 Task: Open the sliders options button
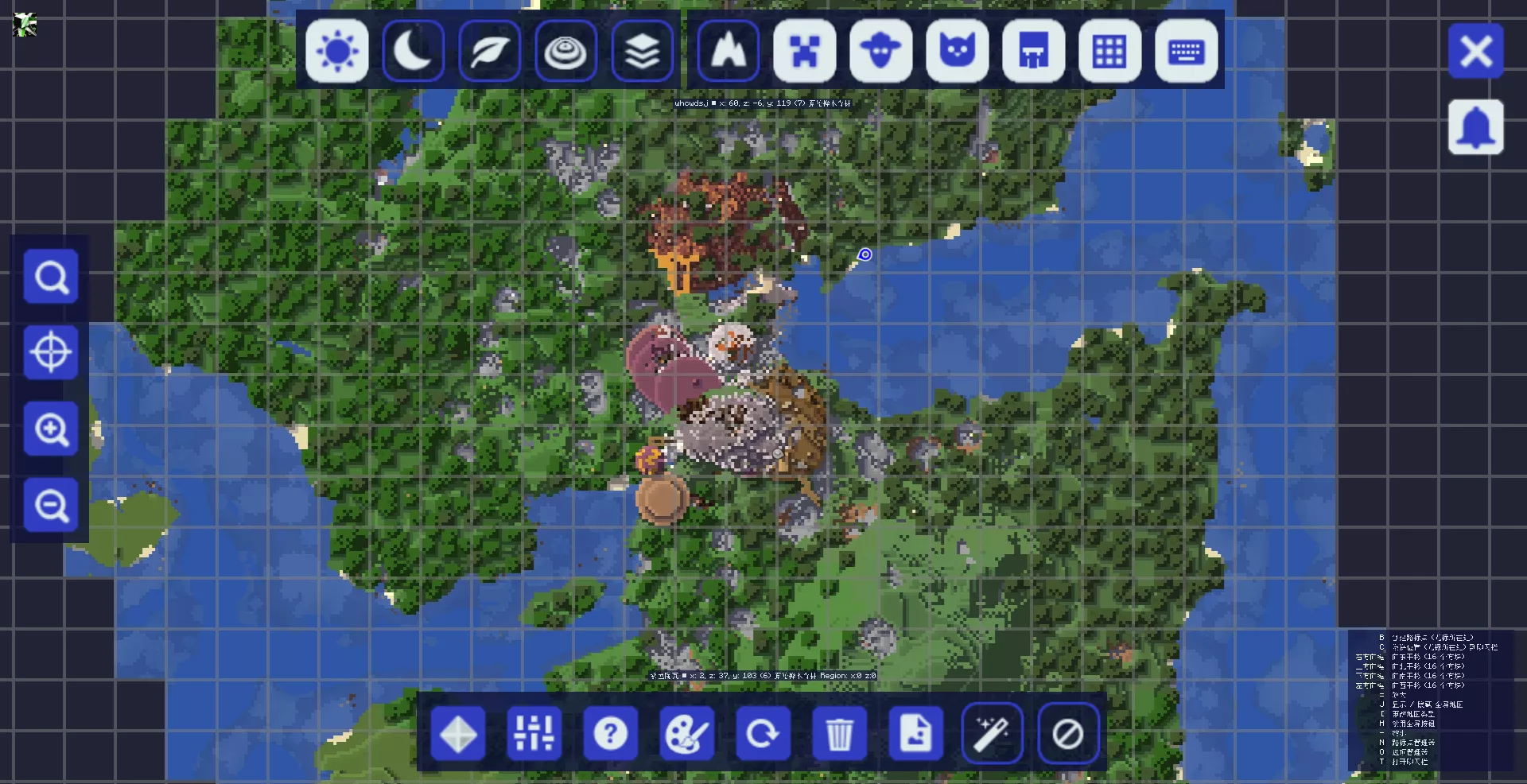click(x=534, y=734)
